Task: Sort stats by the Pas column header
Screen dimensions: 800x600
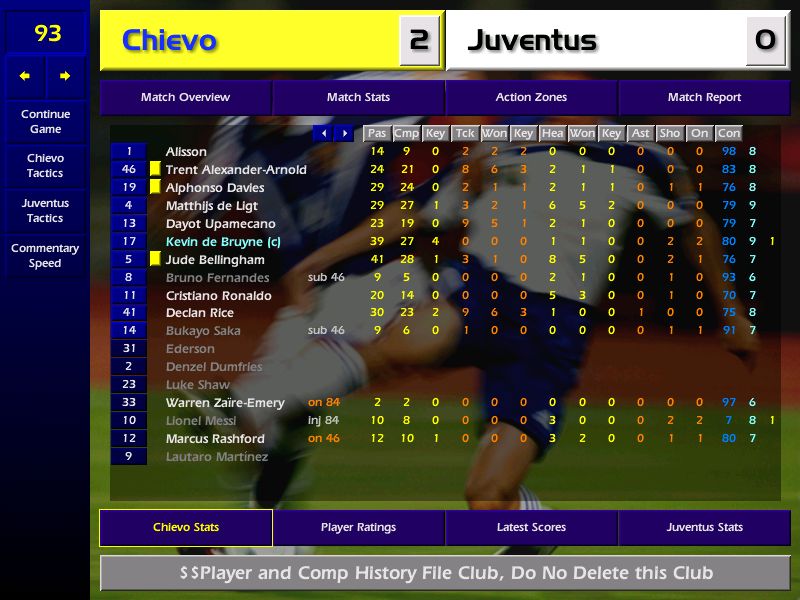Action: [376, 133]
